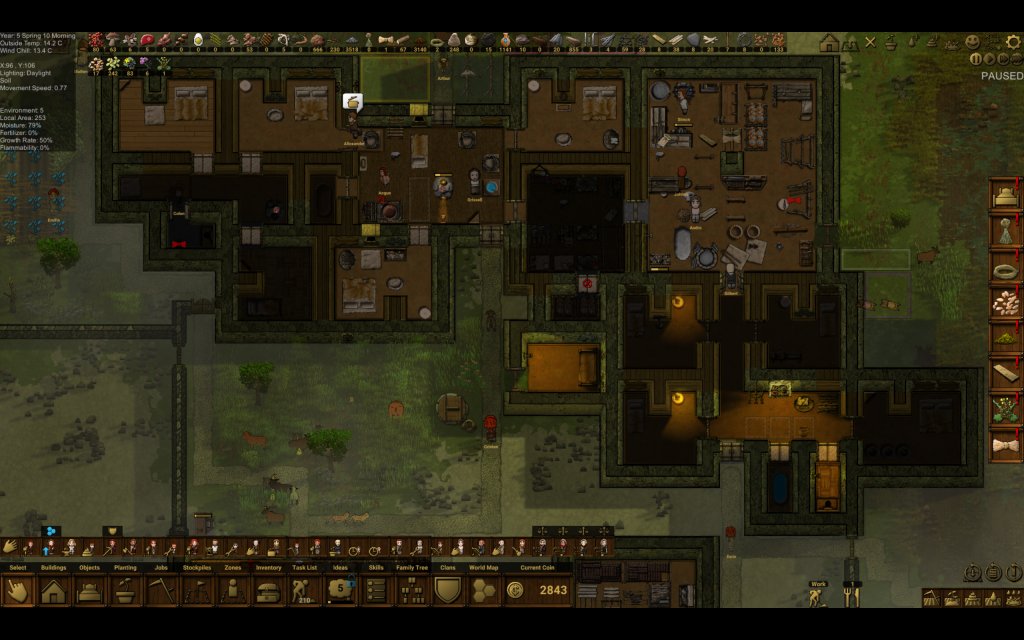Click the pause button

(x=976, y=59)
